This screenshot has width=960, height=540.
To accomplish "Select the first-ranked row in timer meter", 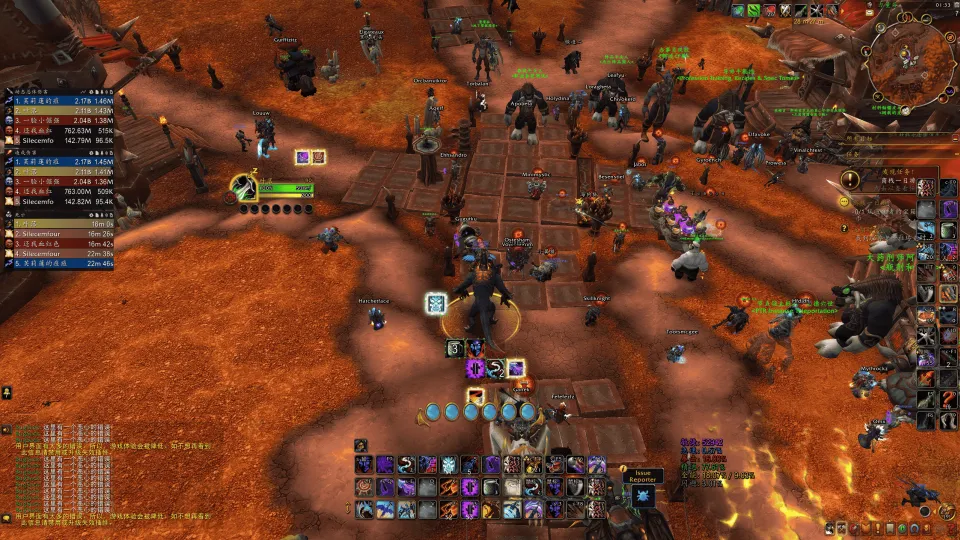I will coord(60,224).
